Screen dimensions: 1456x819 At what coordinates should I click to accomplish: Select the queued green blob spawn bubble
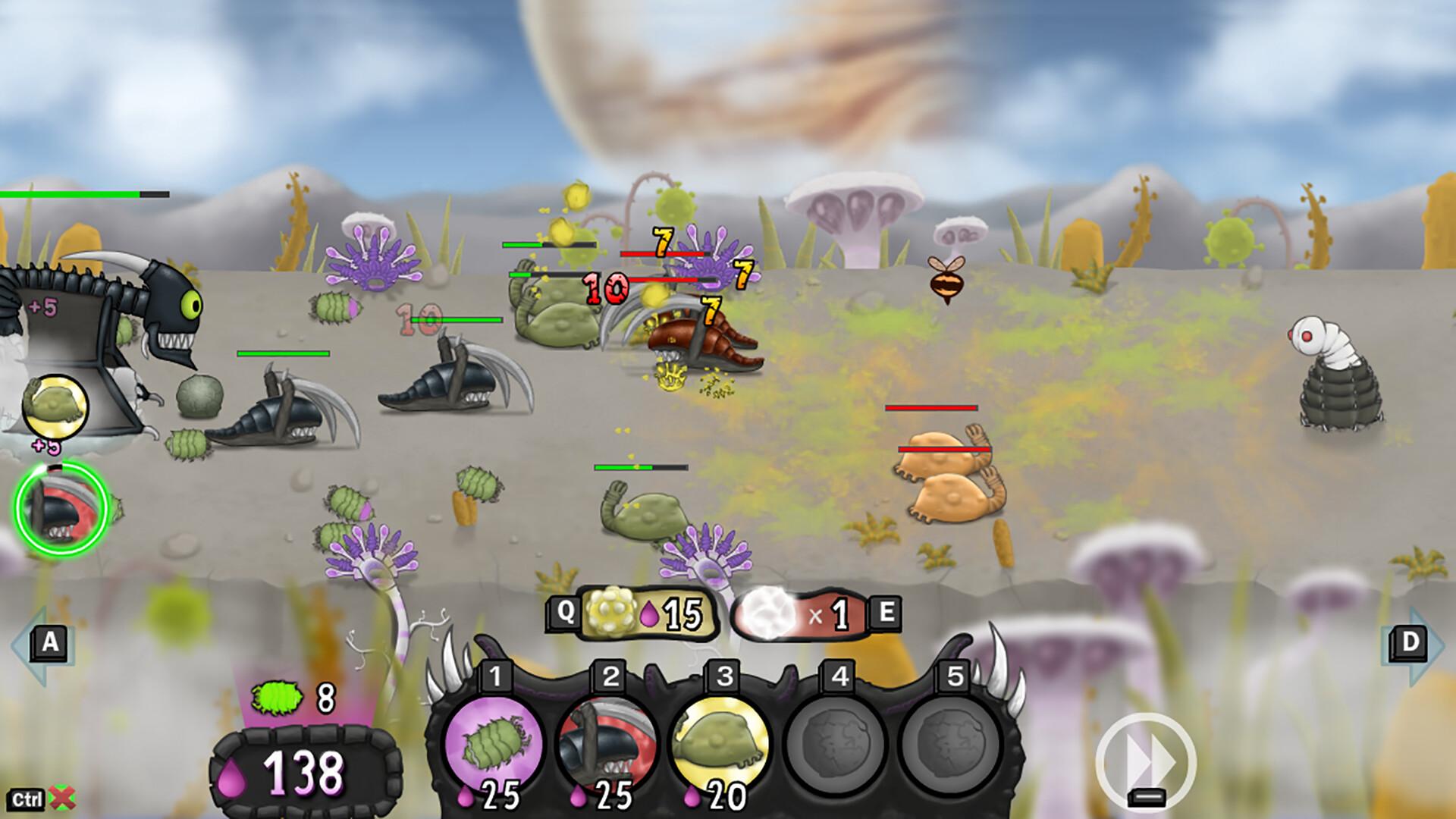(x=55, y=408)
